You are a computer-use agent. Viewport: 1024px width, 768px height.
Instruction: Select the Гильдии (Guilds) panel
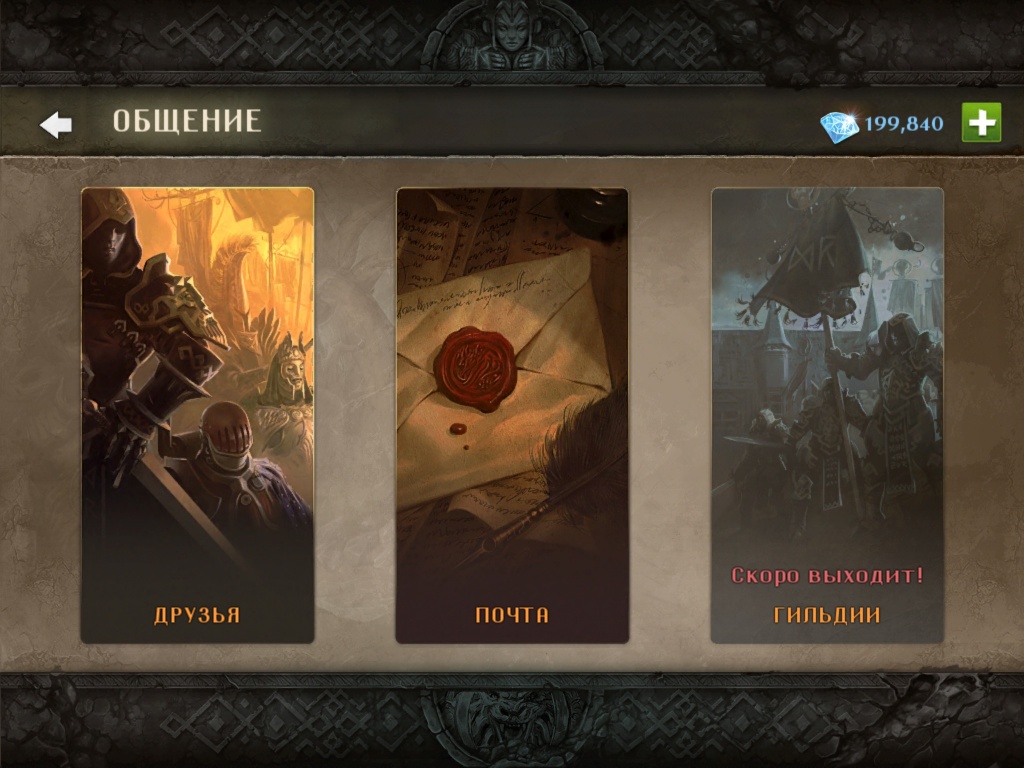(827, 415)
